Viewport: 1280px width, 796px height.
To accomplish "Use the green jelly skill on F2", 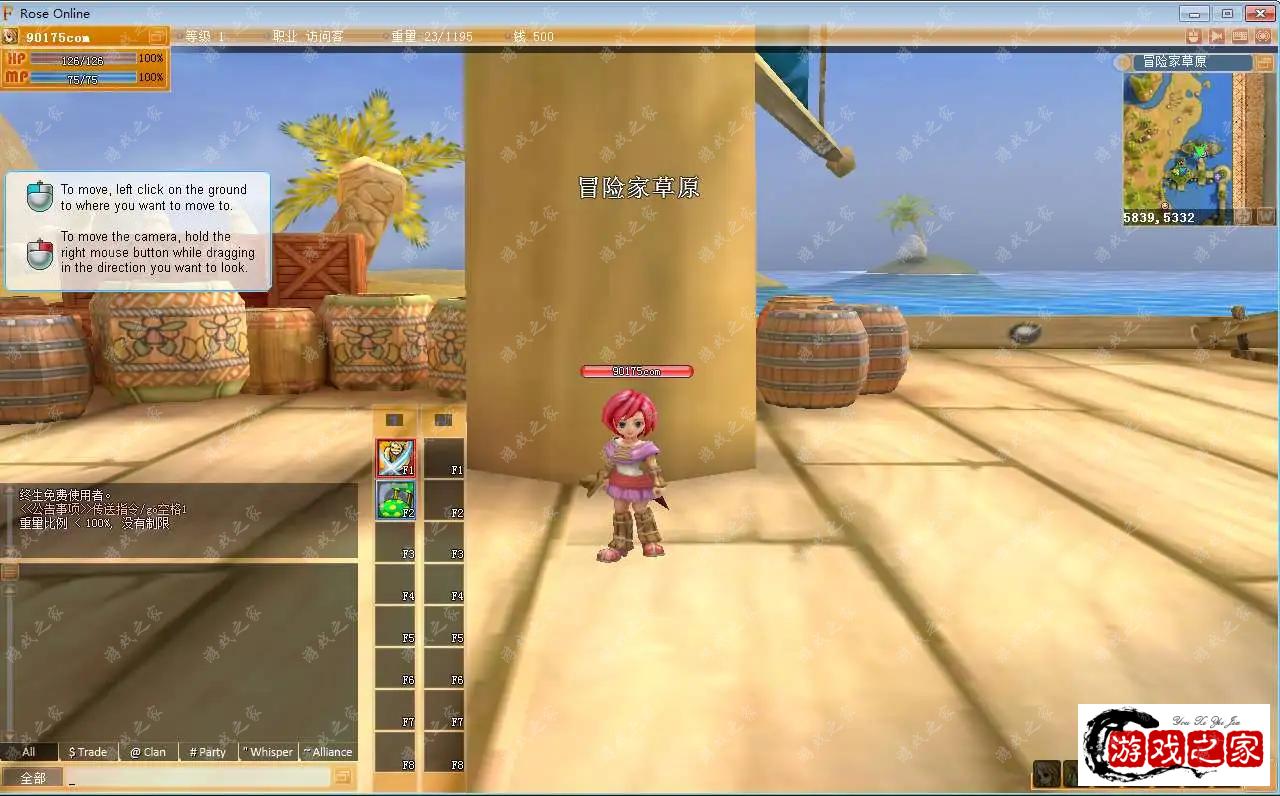I will pyautogui.click(x=395, y=500).
